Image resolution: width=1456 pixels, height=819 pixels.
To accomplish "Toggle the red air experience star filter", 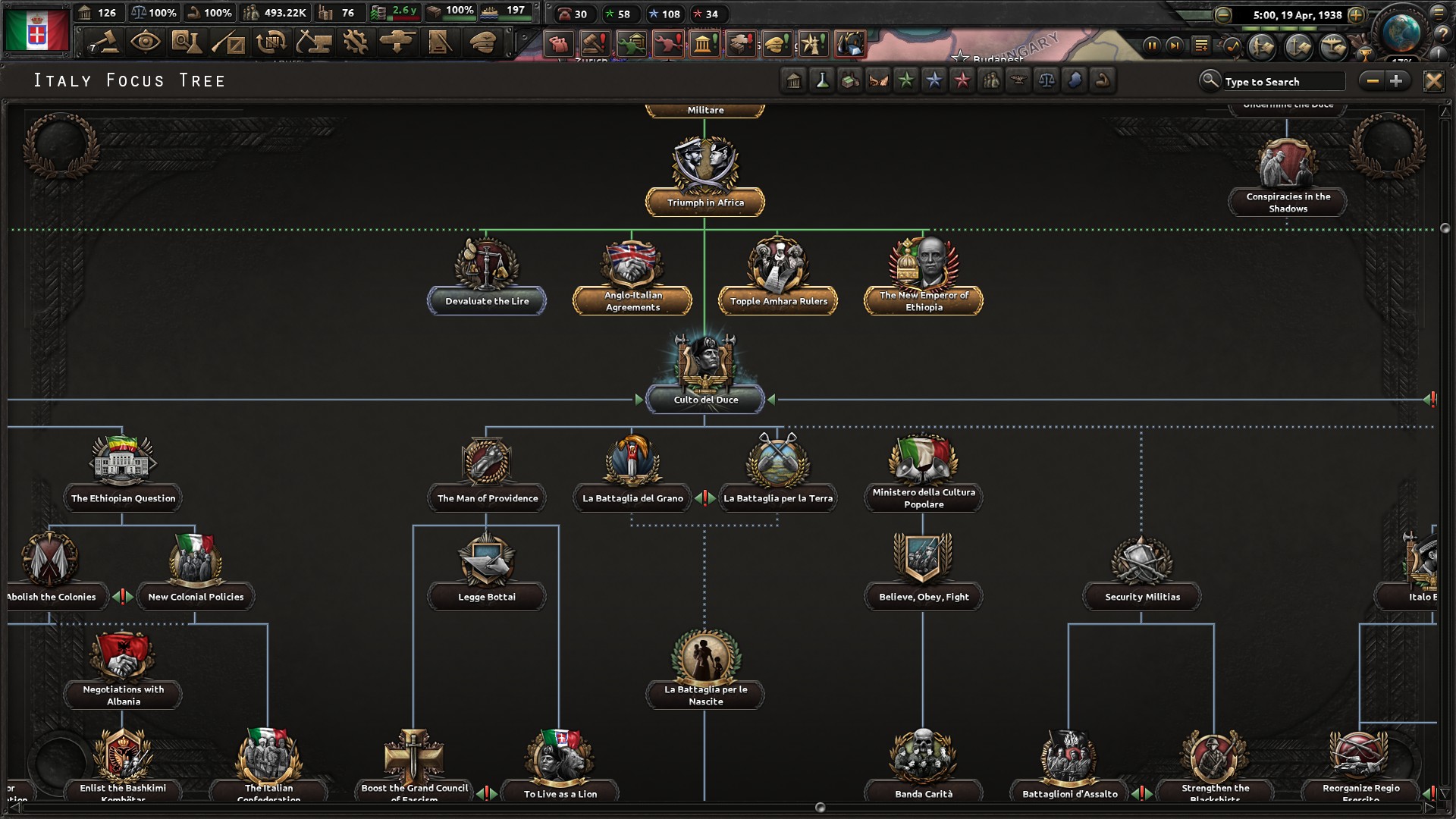I will pos(962,80).
